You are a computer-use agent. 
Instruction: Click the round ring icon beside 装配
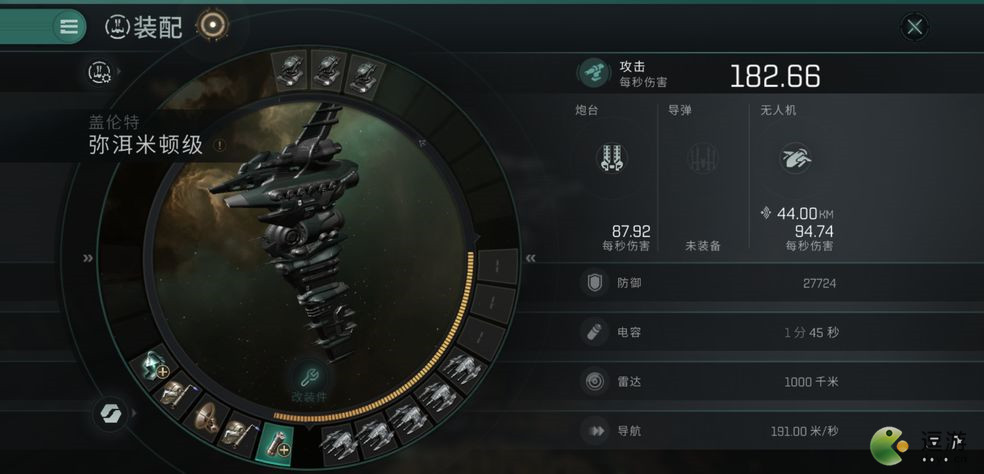pos(212,26)
